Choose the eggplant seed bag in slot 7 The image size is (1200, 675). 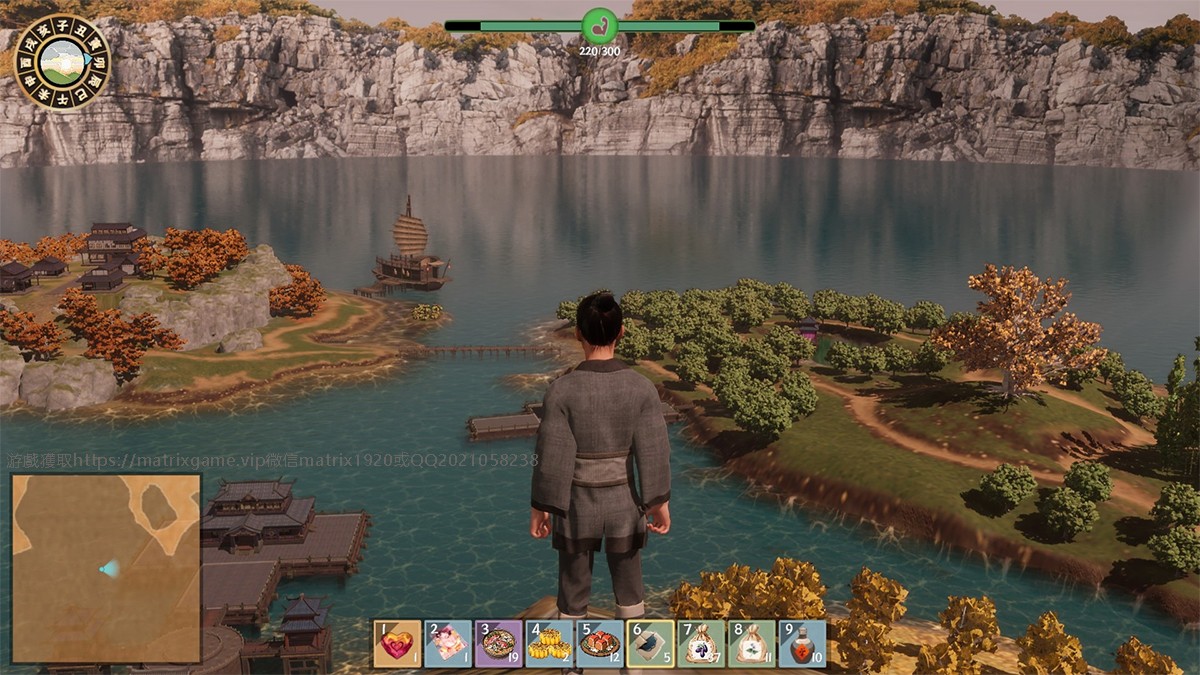pos(701,644)
